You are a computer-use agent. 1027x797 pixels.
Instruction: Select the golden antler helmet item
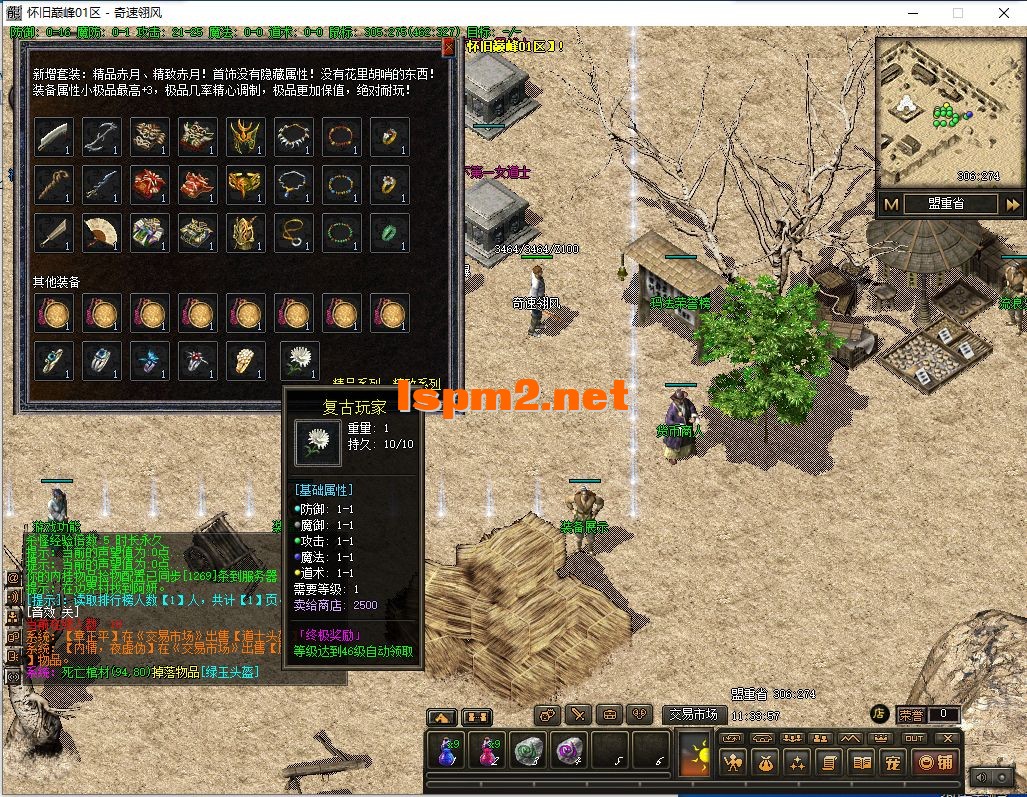click(x=246, y=135)
